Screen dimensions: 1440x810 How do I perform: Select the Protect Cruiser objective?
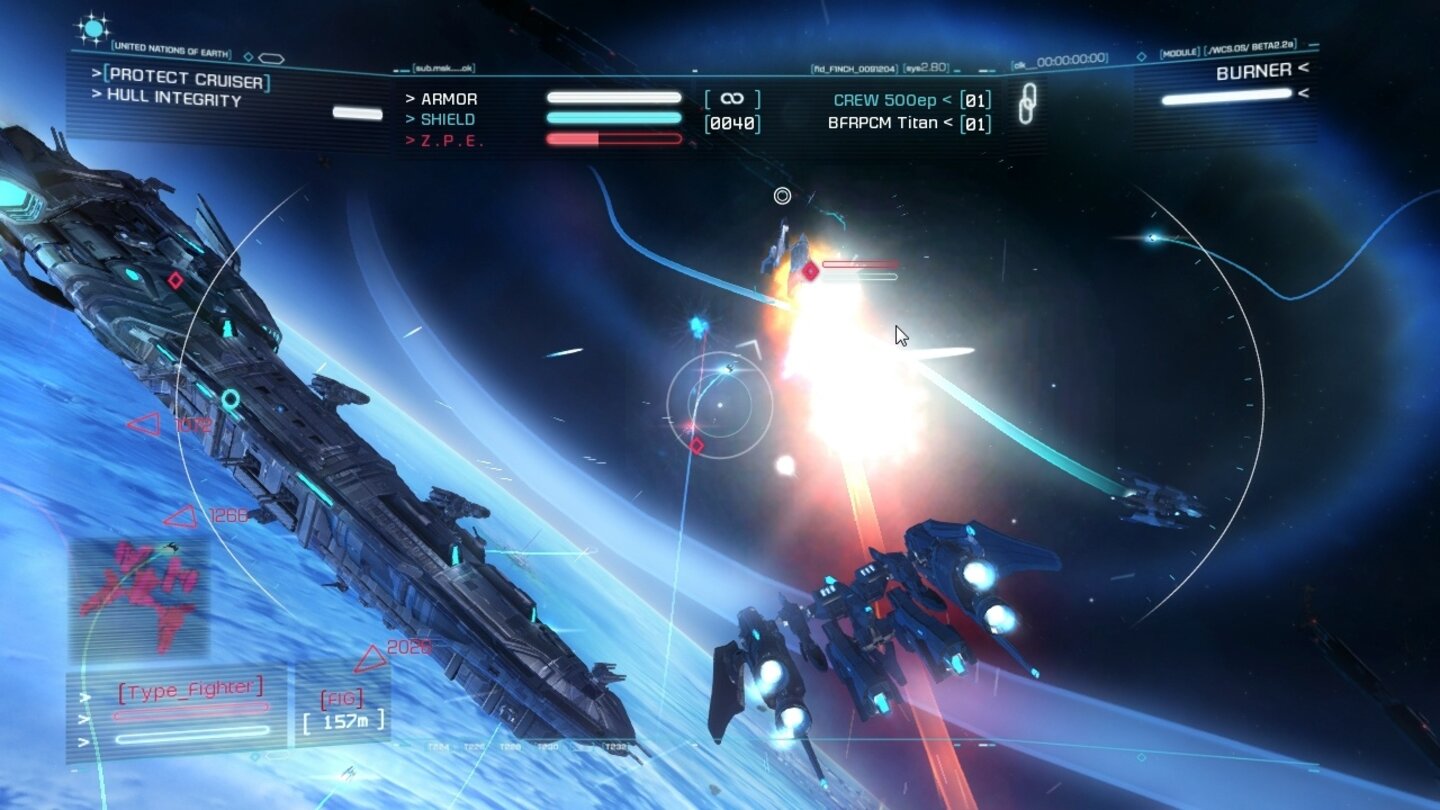[186, 78]
